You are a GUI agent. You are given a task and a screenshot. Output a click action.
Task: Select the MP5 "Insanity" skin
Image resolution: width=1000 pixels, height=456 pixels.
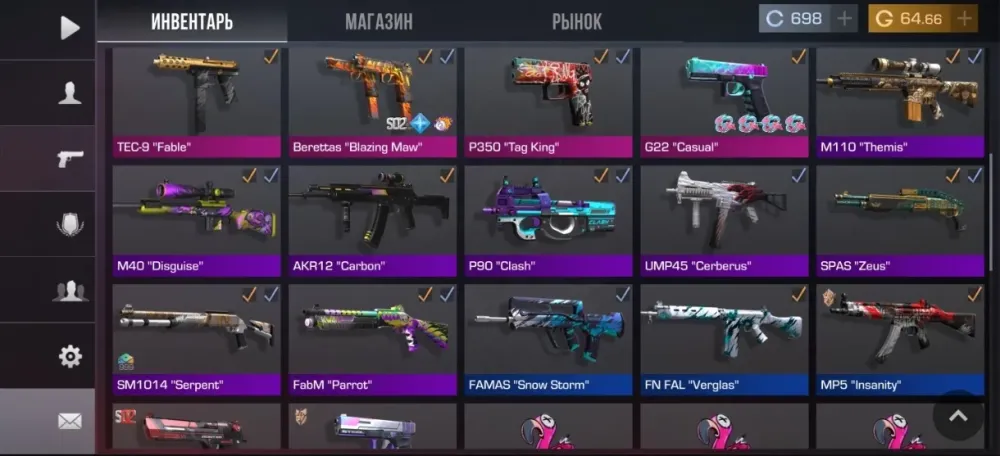pyautogui.click(x=900, y=338)
